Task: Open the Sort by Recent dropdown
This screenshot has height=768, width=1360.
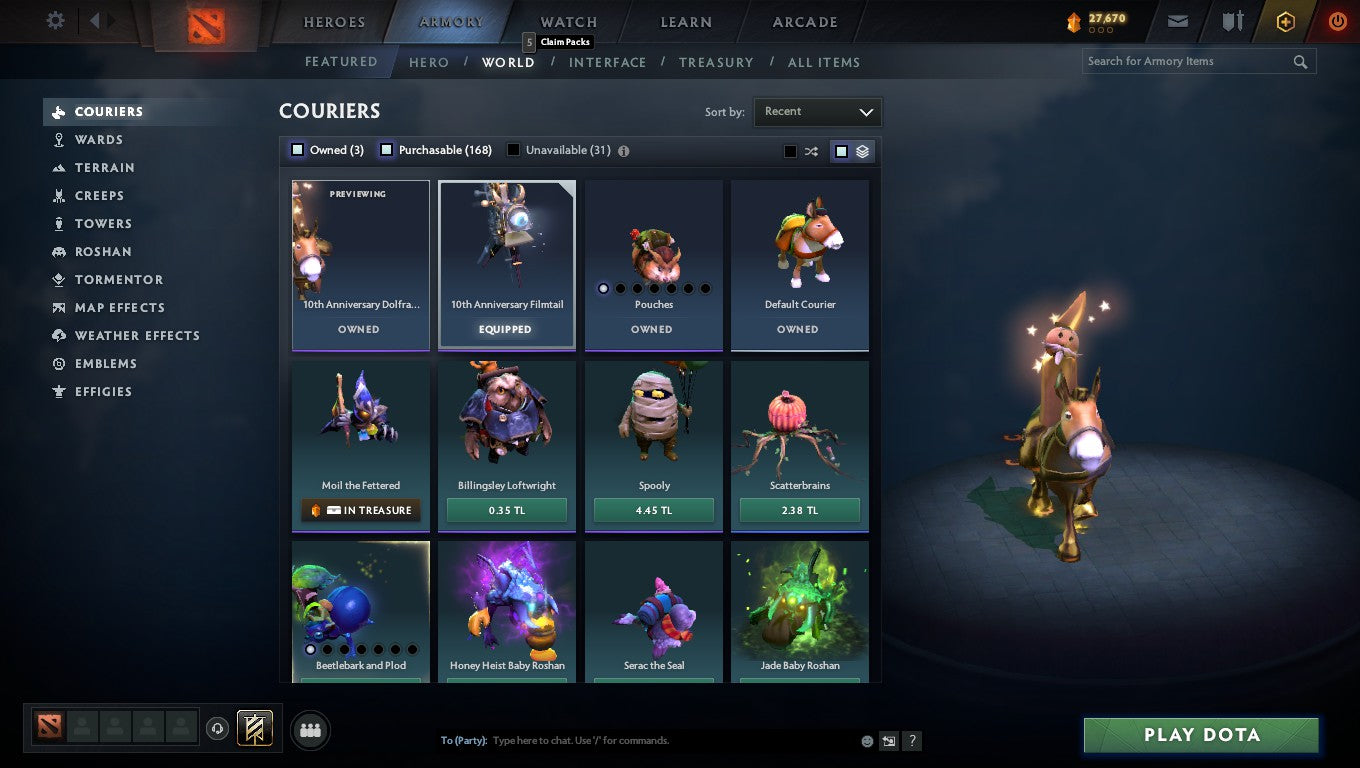Action: pos(817,112)
